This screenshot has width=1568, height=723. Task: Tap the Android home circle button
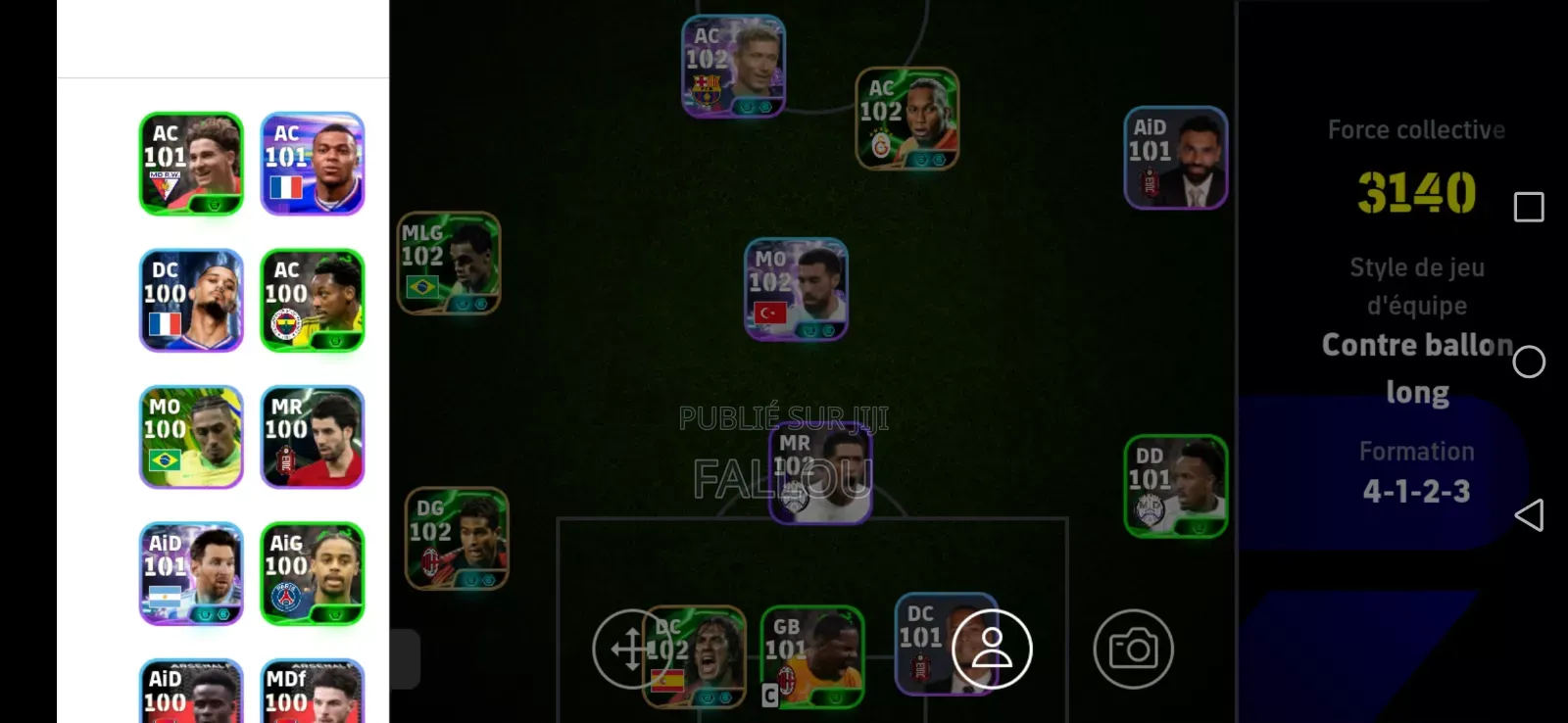pyautogui.click(x=1528, y=361)
